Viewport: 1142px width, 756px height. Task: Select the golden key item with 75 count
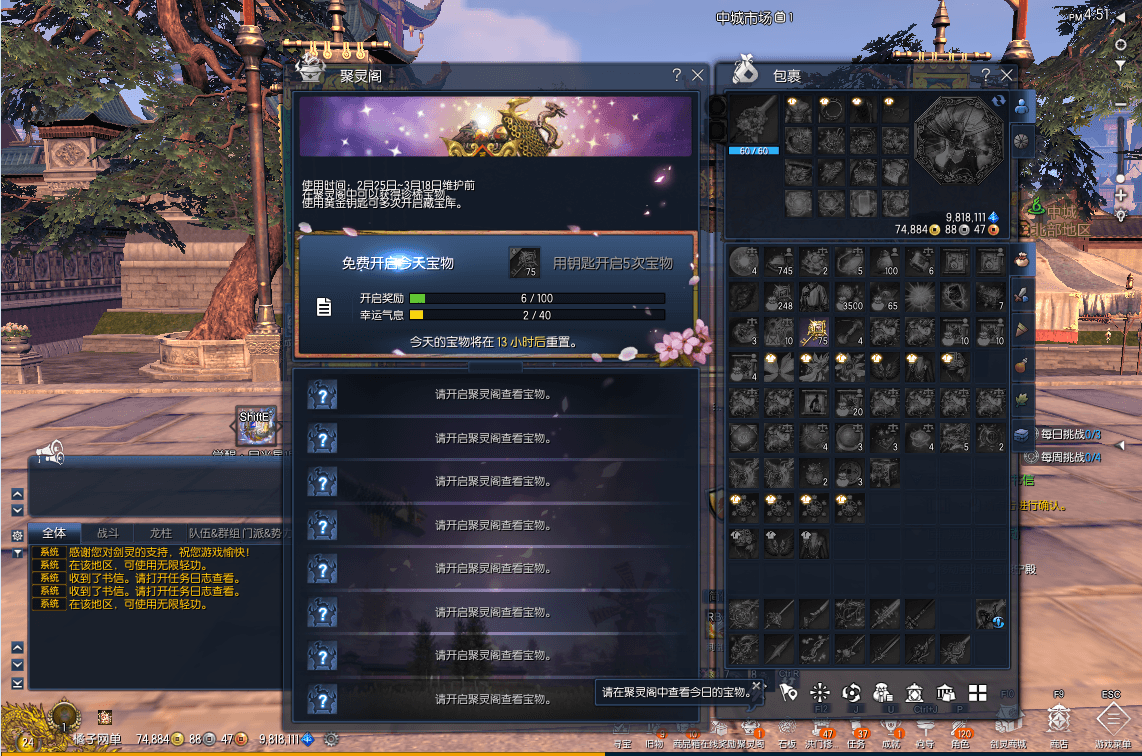[x=814, y=331]
